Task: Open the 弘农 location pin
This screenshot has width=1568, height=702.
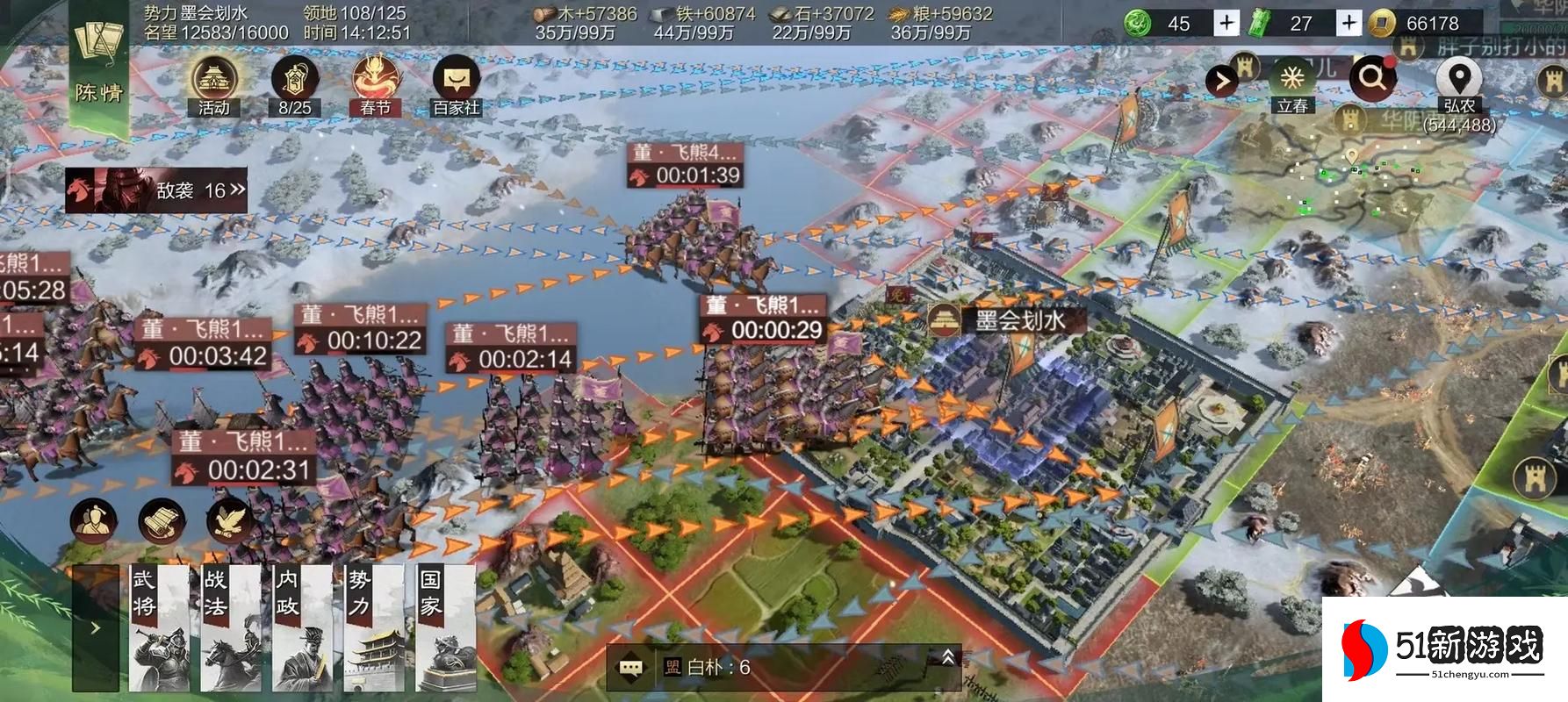Action: pyautogui.click(x=1458, y=81)
